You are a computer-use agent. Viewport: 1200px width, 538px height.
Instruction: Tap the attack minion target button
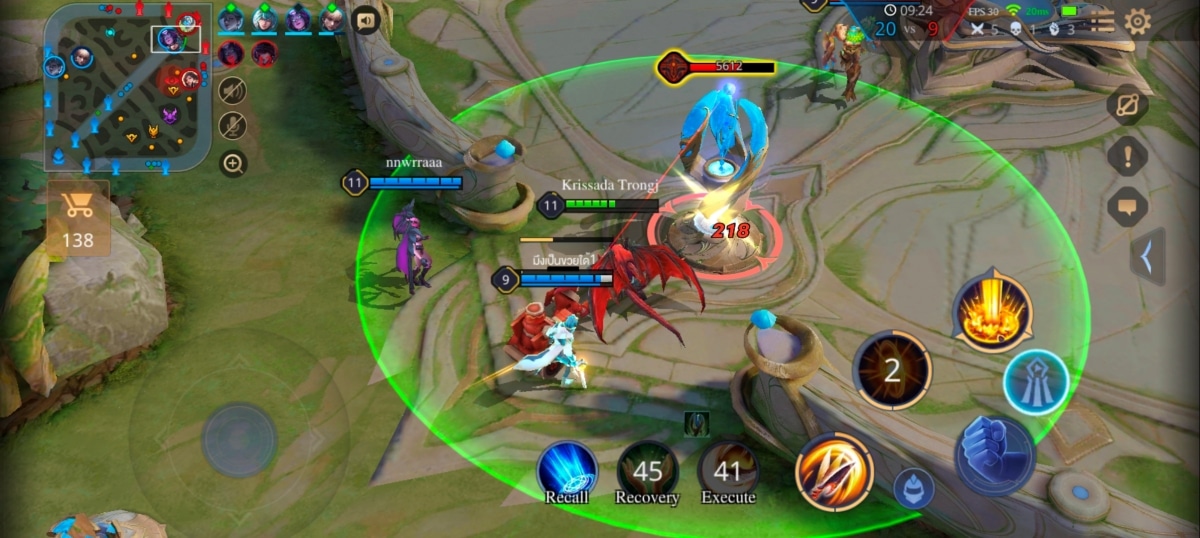(x=913, y=488)
